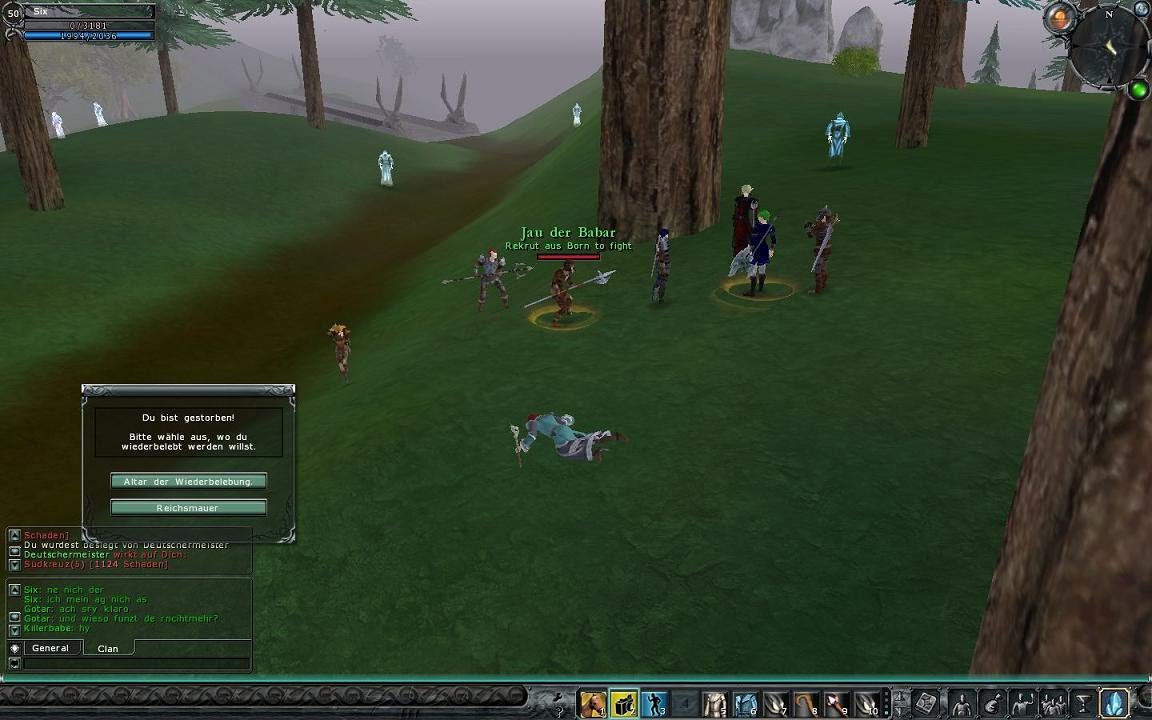Open the compass minimap
Screen dimensions: 1152x720
point(1108,47)
